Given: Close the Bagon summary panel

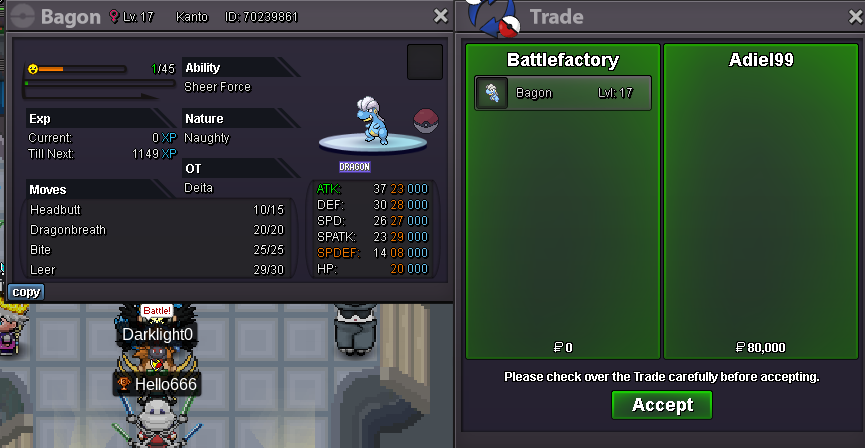Looking at the screenshot, I should [441, 16].
